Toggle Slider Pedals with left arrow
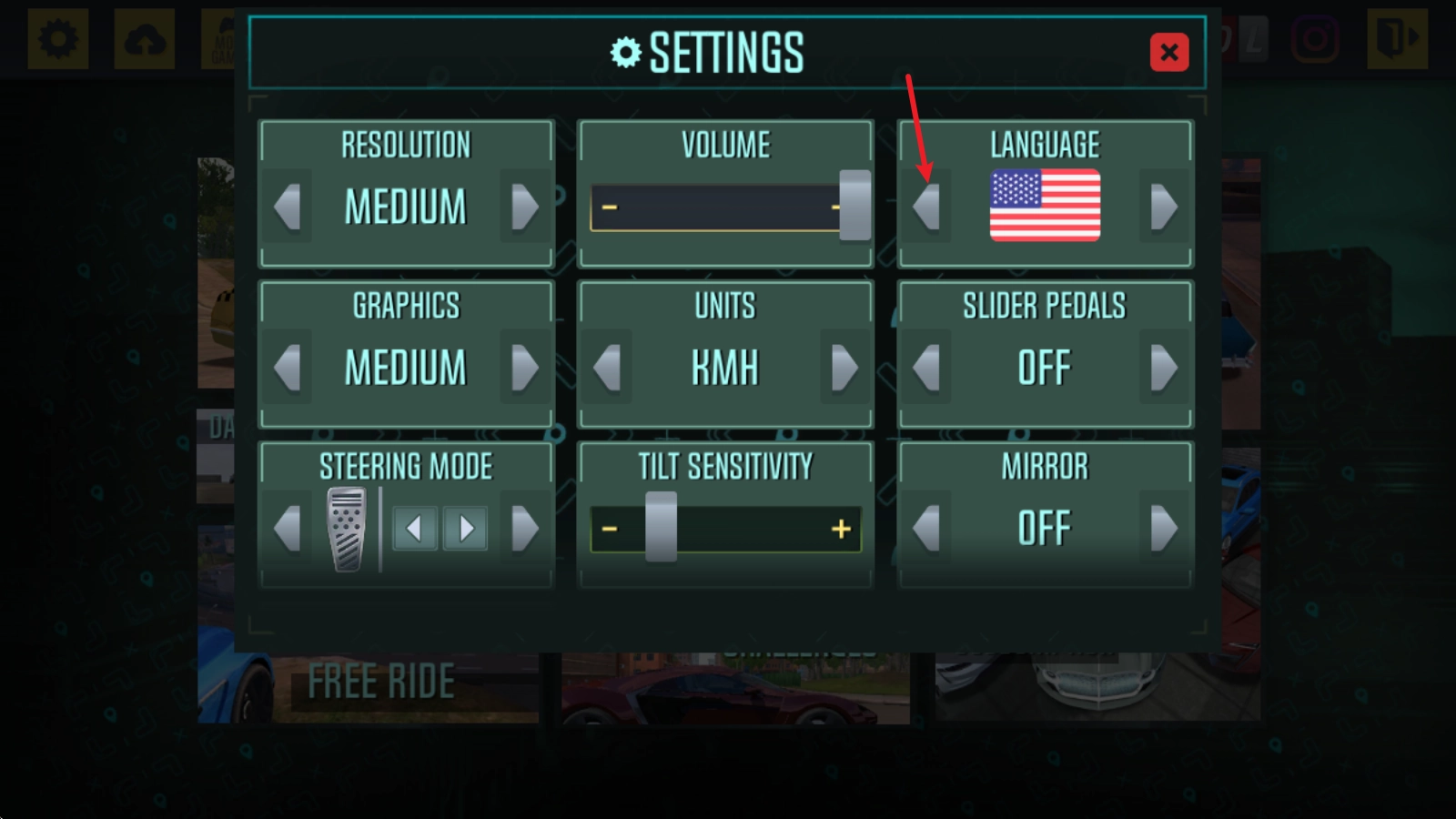This screenshot has width=1456, height=819. pos(926,368)
